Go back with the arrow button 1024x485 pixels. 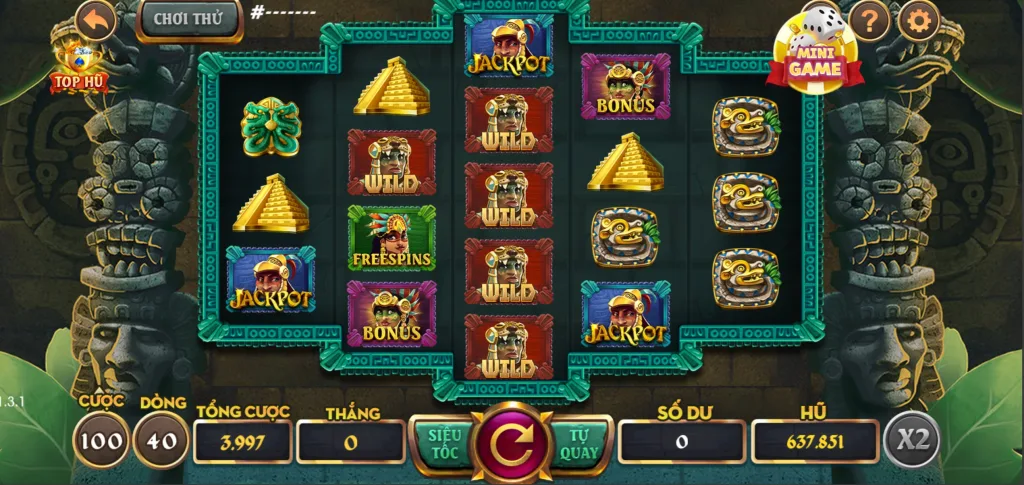point(95,20)
